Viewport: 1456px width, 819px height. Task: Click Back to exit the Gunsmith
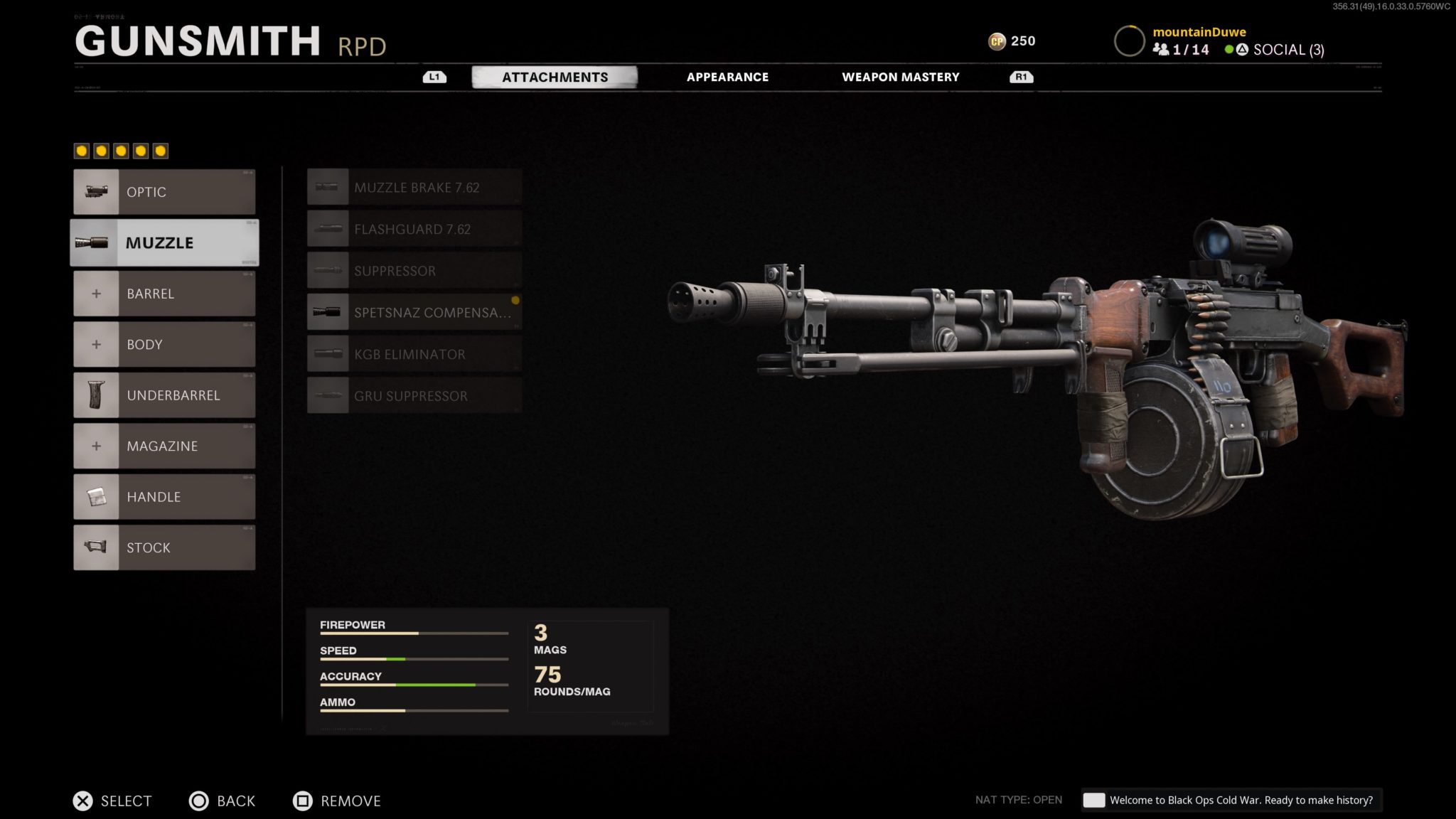pyautogui.click(x=223, y=801)
